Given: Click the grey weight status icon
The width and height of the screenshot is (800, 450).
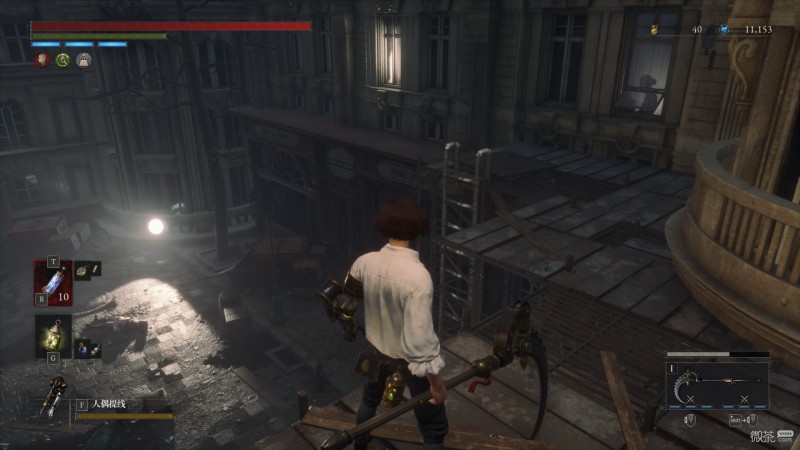Looking at the screenshot, I should pyautogui.click(x=84, y=61).
